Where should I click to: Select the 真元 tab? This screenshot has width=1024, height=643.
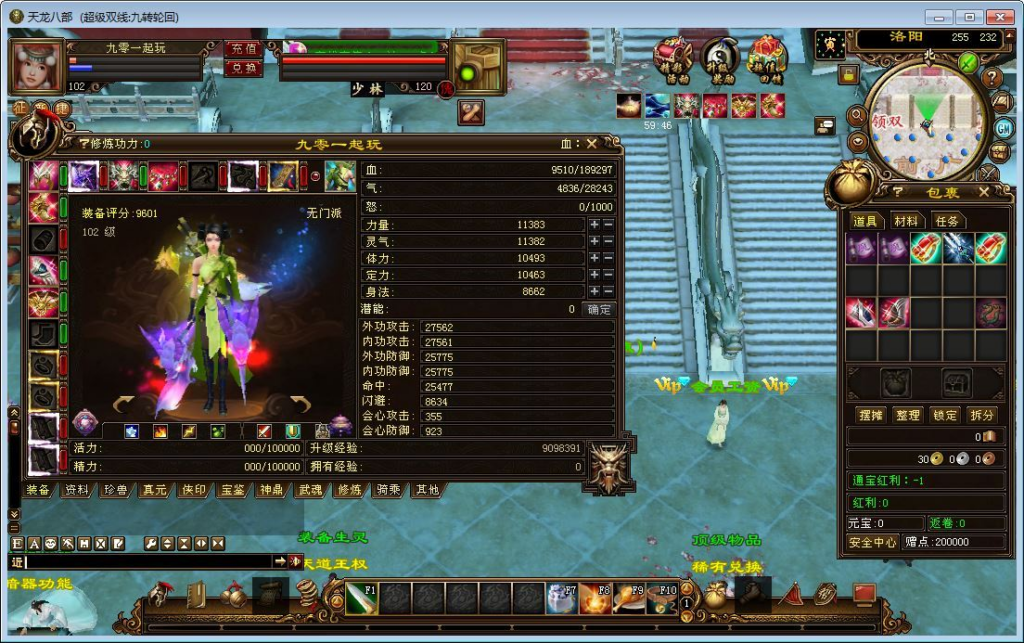(x=153, y=490)
